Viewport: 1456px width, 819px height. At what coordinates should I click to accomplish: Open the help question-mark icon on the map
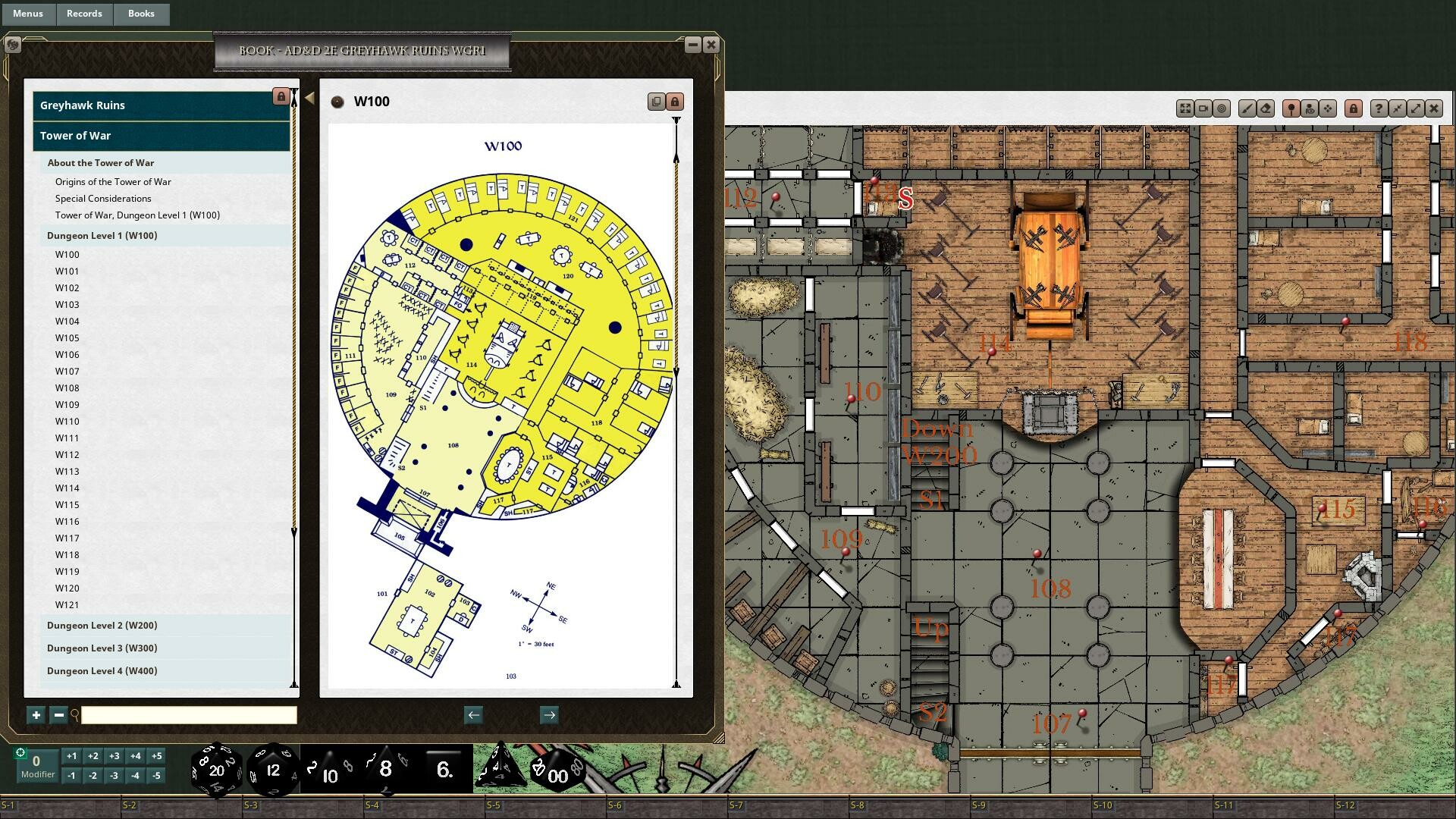click(1379, 108)
